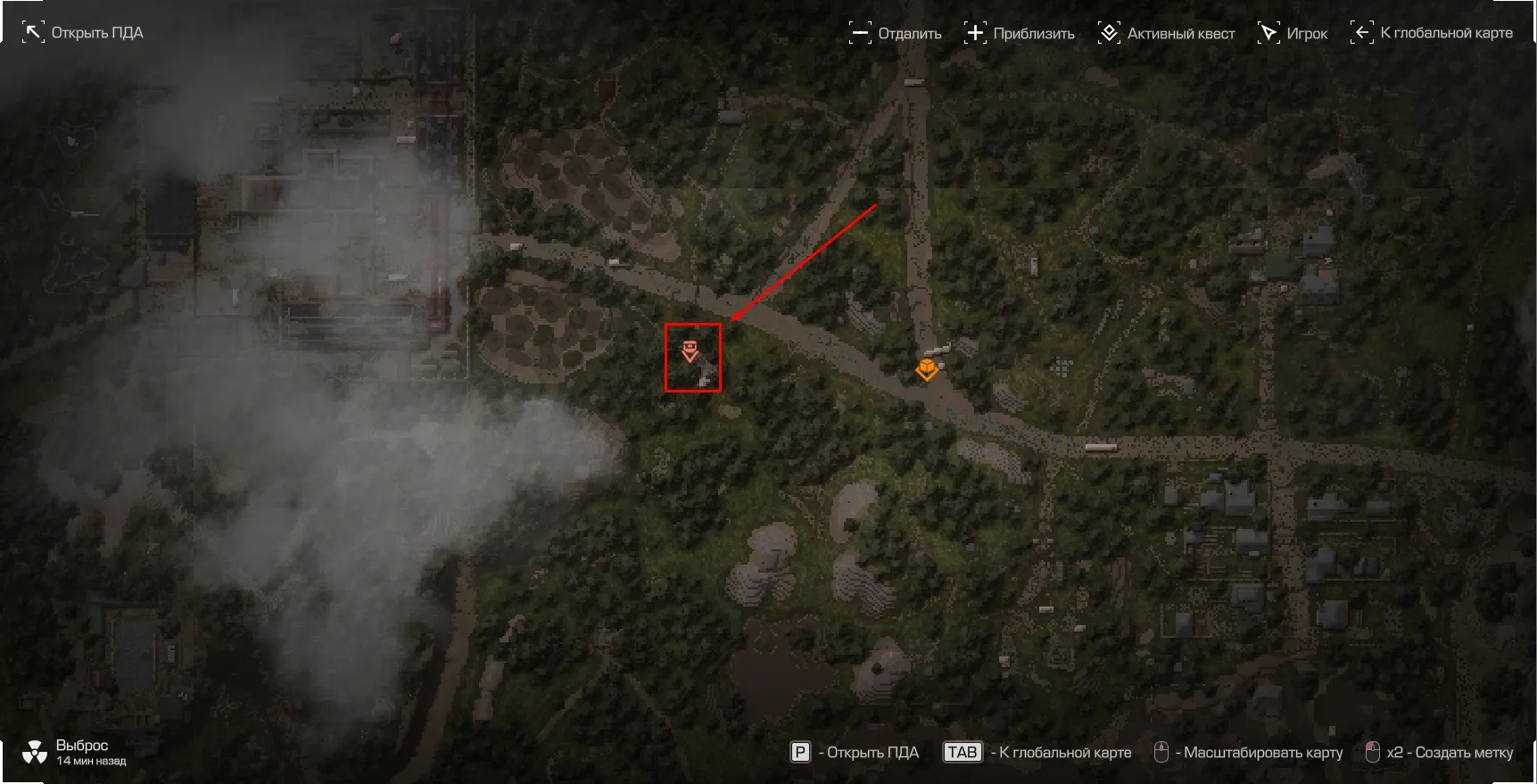Open the PDA from the top-left button
Screen dimensions: 1537x784
pyautogui.click(x=82, y=33)
